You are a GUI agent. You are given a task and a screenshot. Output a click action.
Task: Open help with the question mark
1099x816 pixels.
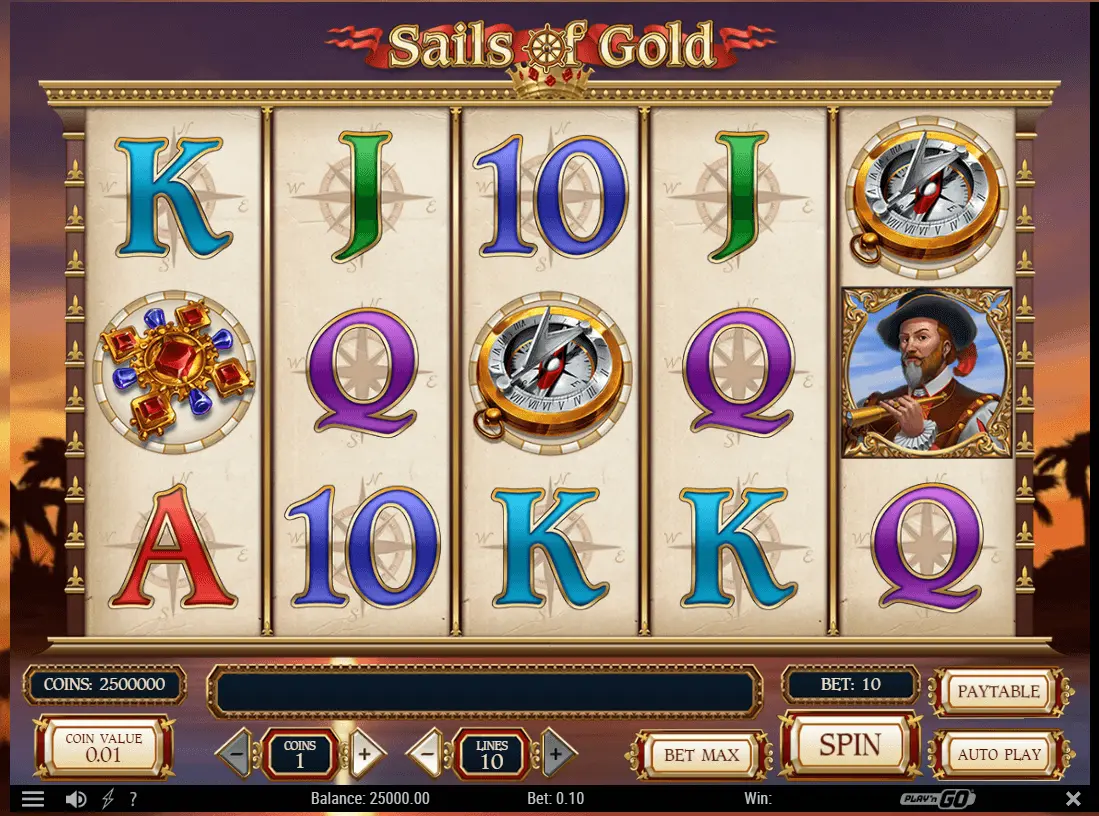click(x=133, y=799)
